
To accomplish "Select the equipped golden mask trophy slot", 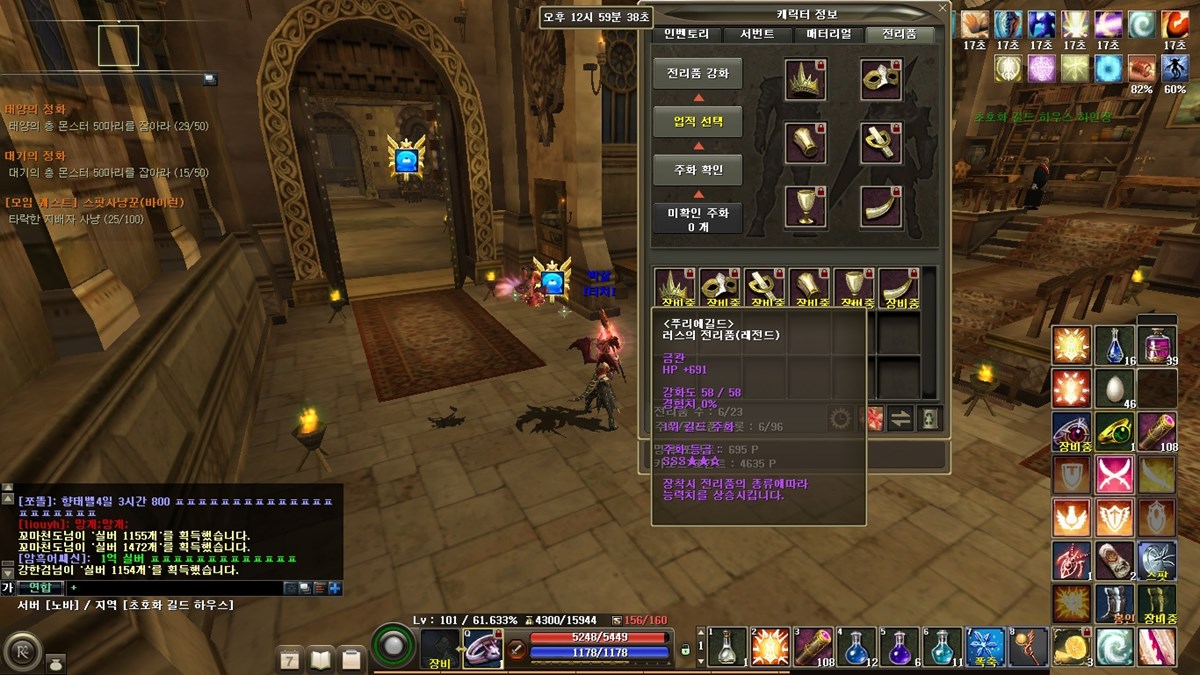I will coord(881,80).
